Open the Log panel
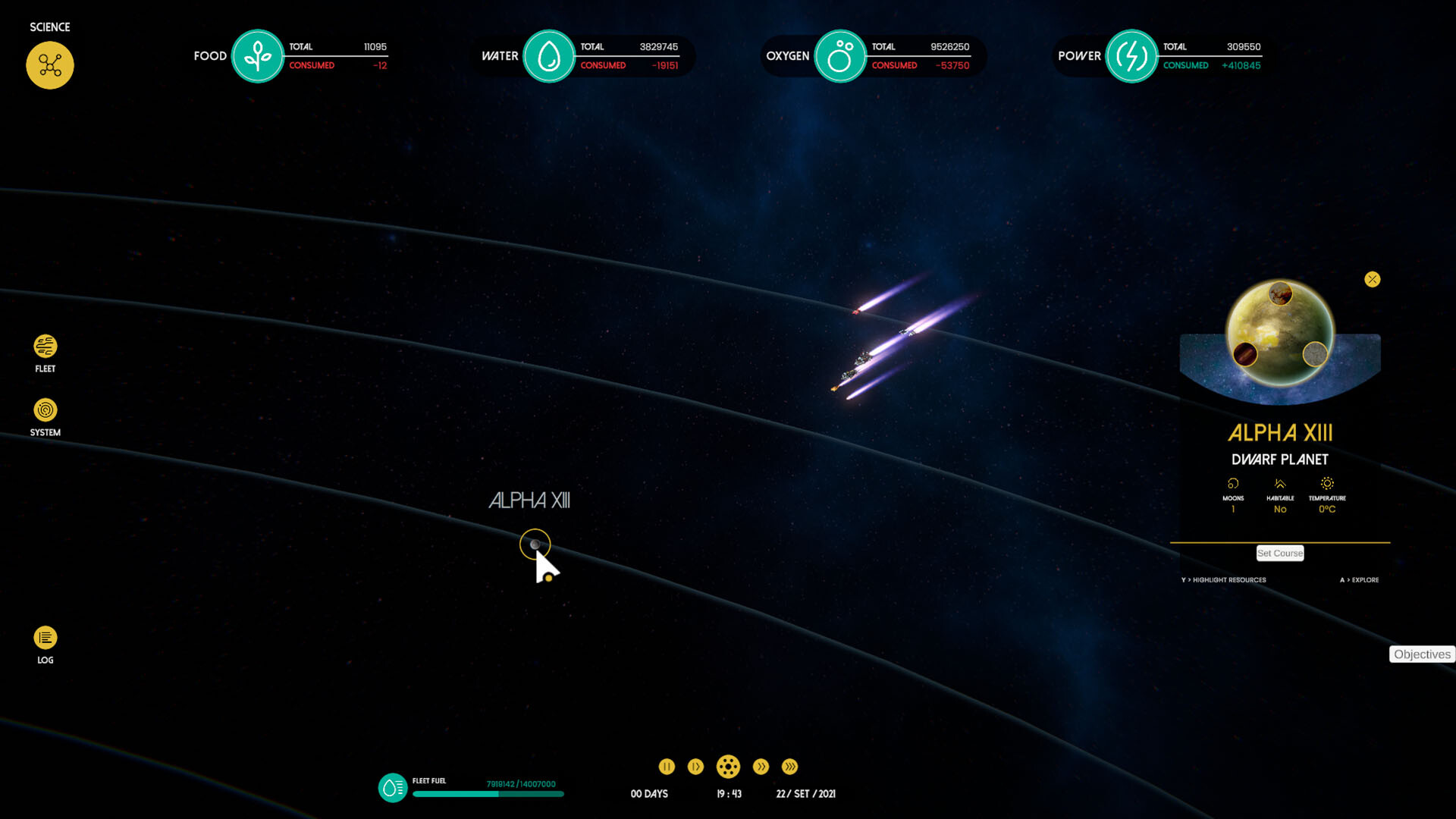The width and height of the screenshot is (1456, 819). click(x=45, y=637)
